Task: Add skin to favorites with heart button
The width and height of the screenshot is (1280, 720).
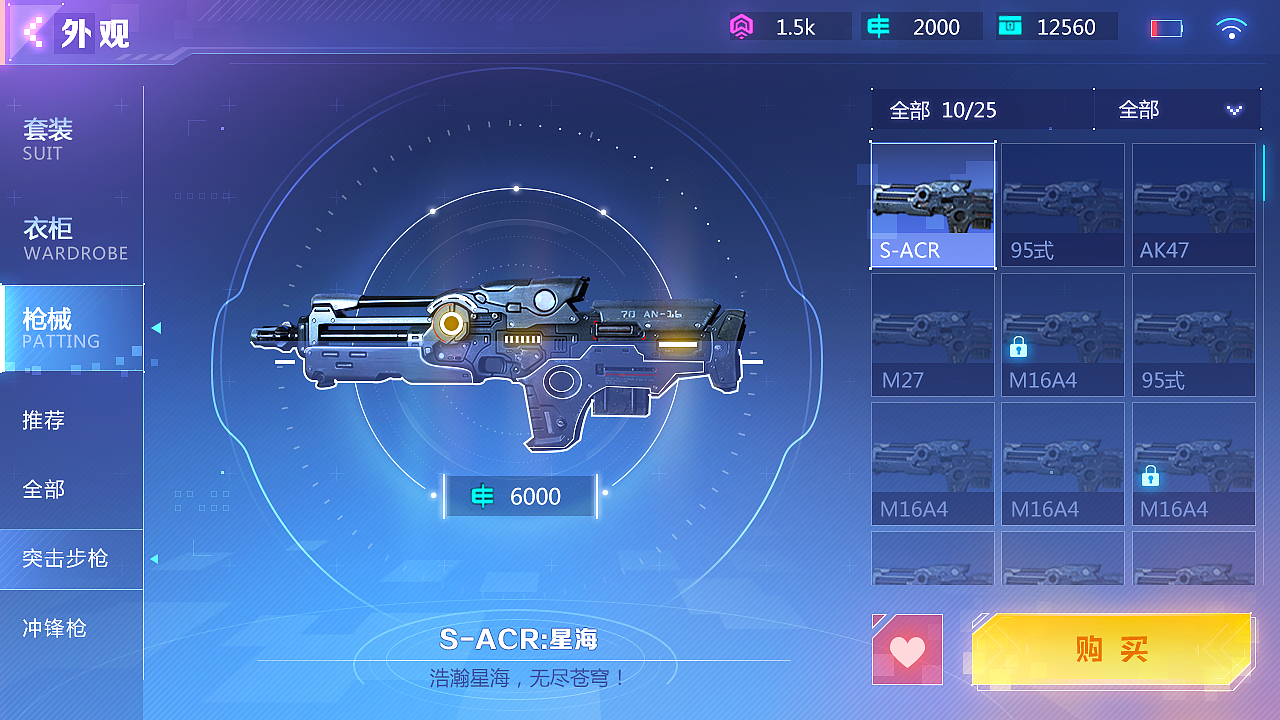Action: 907,650
